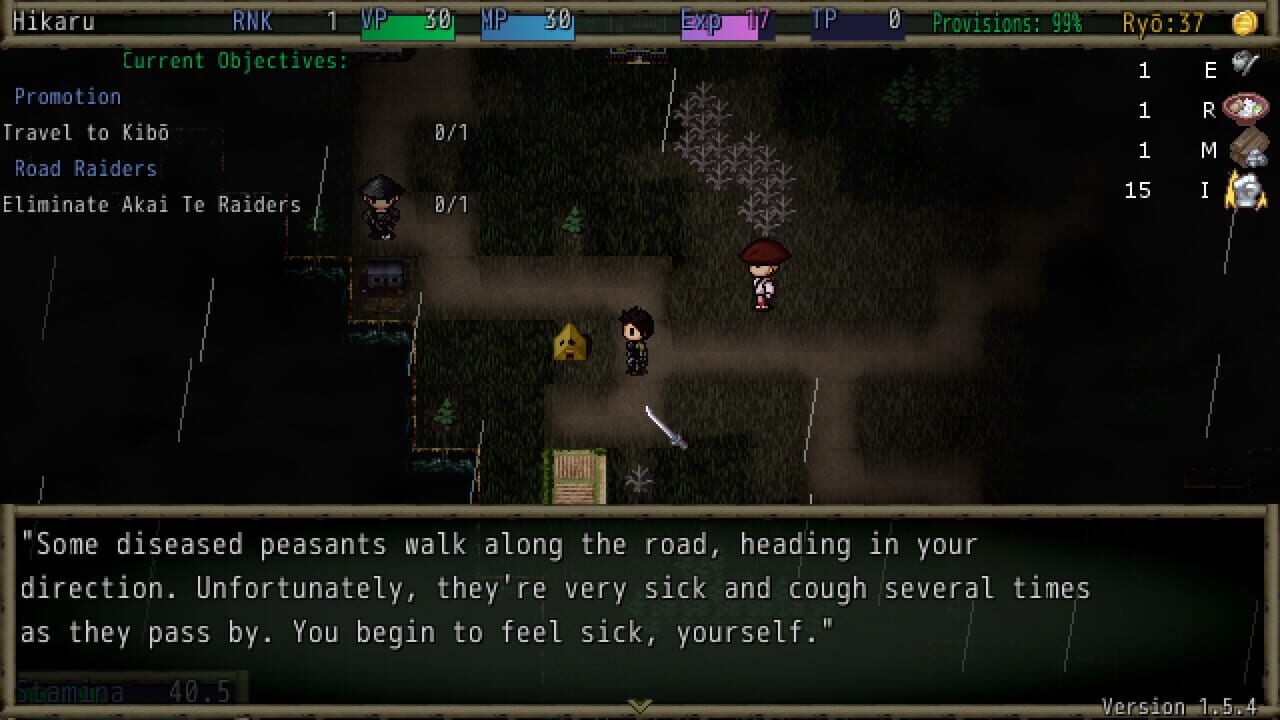This screenshot has height=720, width=1280.
Task: Click the red-hatted peasant on the road
Action: [x=763, y=275]
